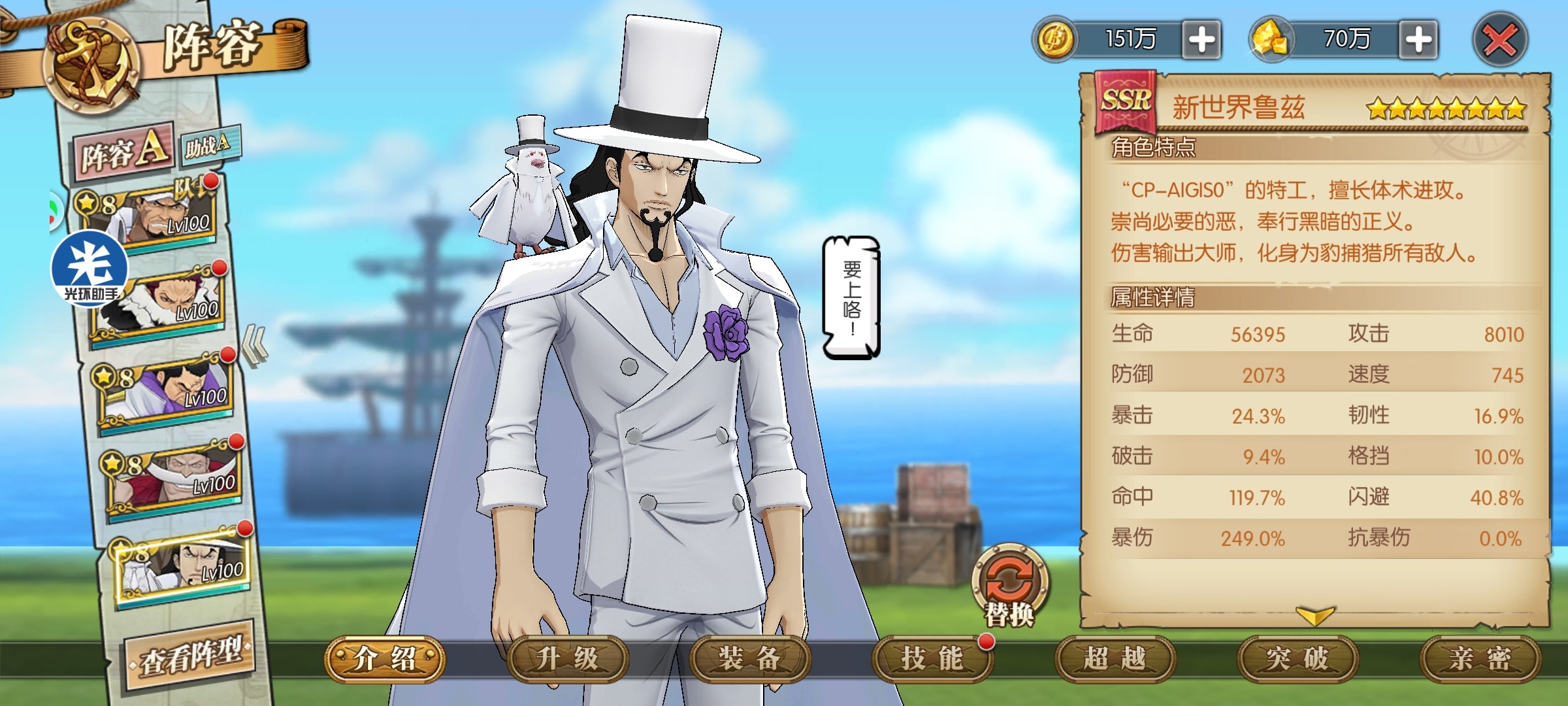Open the 亲密 intimacy tab
The height and width of the screenshot is (706, 1568).
[1479, 659]
